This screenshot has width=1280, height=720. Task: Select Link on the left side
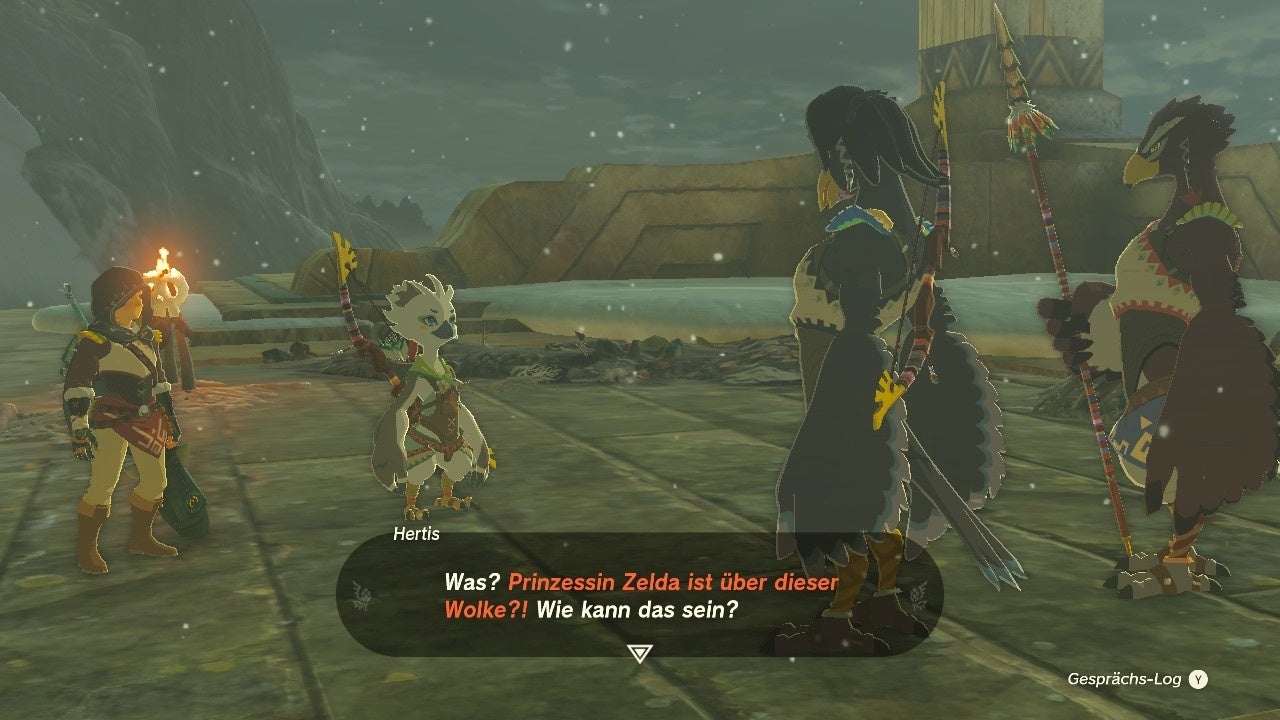click(120, 400)
